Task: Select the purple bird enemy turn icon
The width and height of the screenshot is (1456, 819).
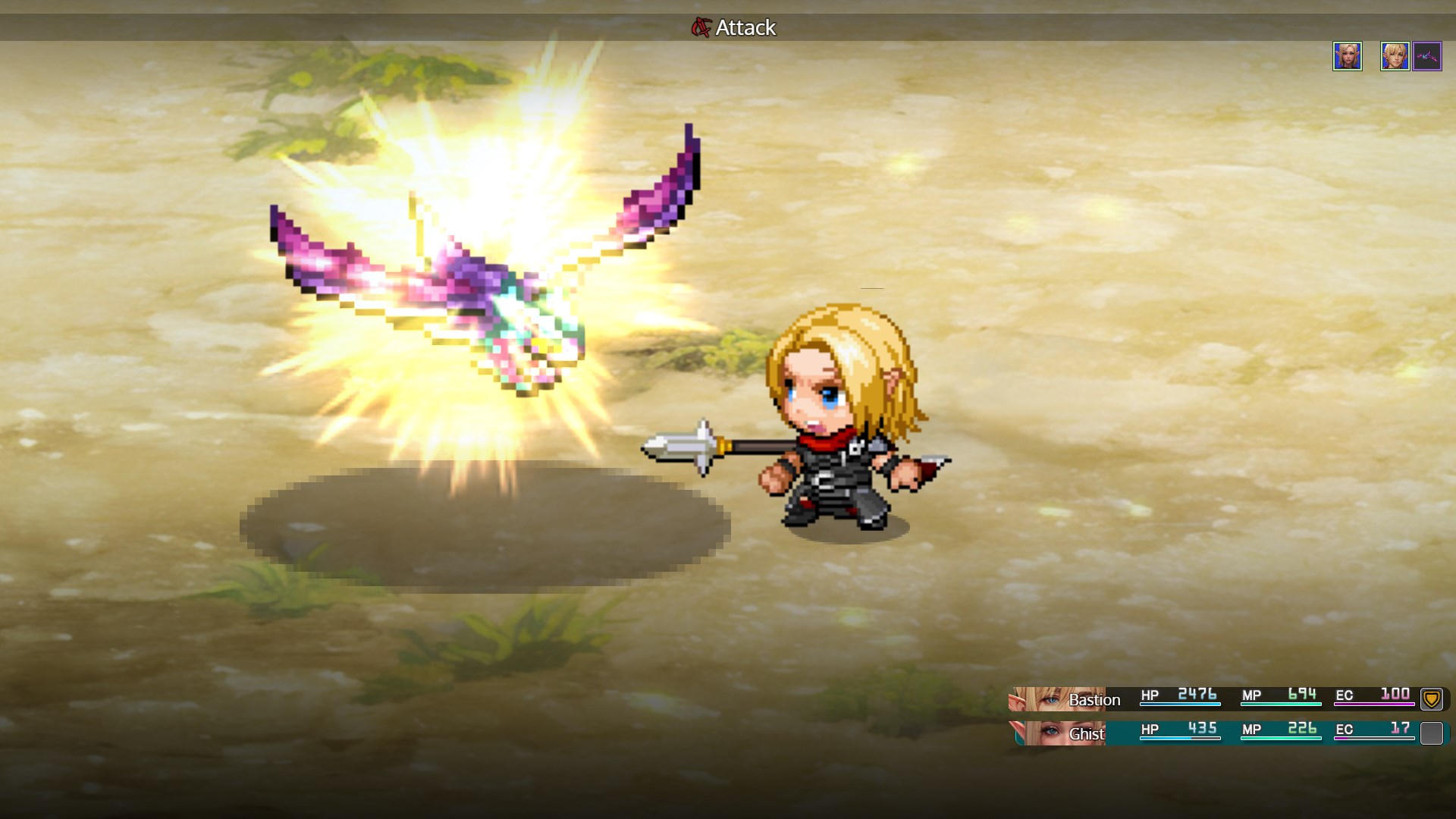Action: click(1427, 56)
